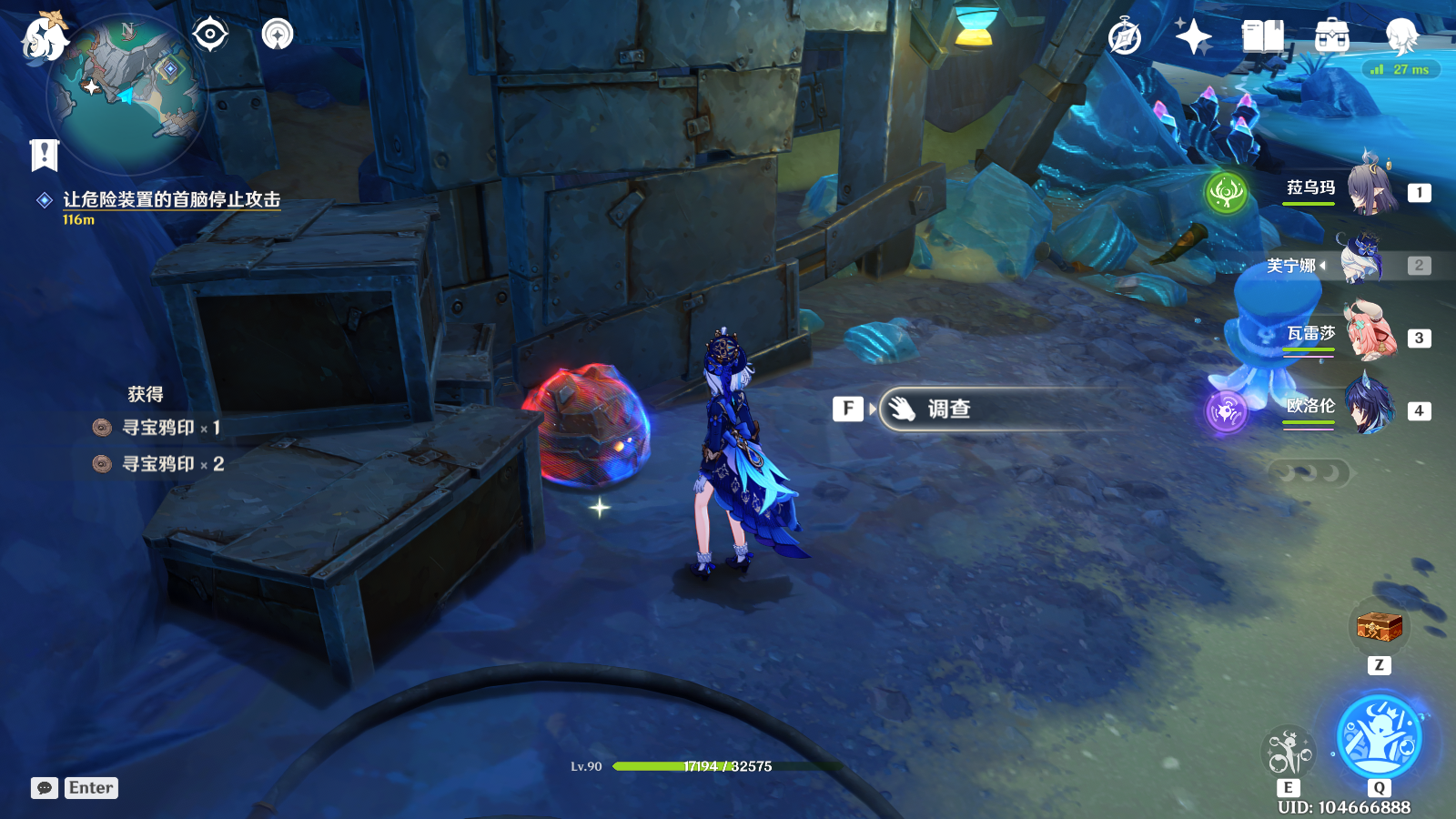Open the Paimon menu icon
The image size is (1456, 819).
coord(44,38)
